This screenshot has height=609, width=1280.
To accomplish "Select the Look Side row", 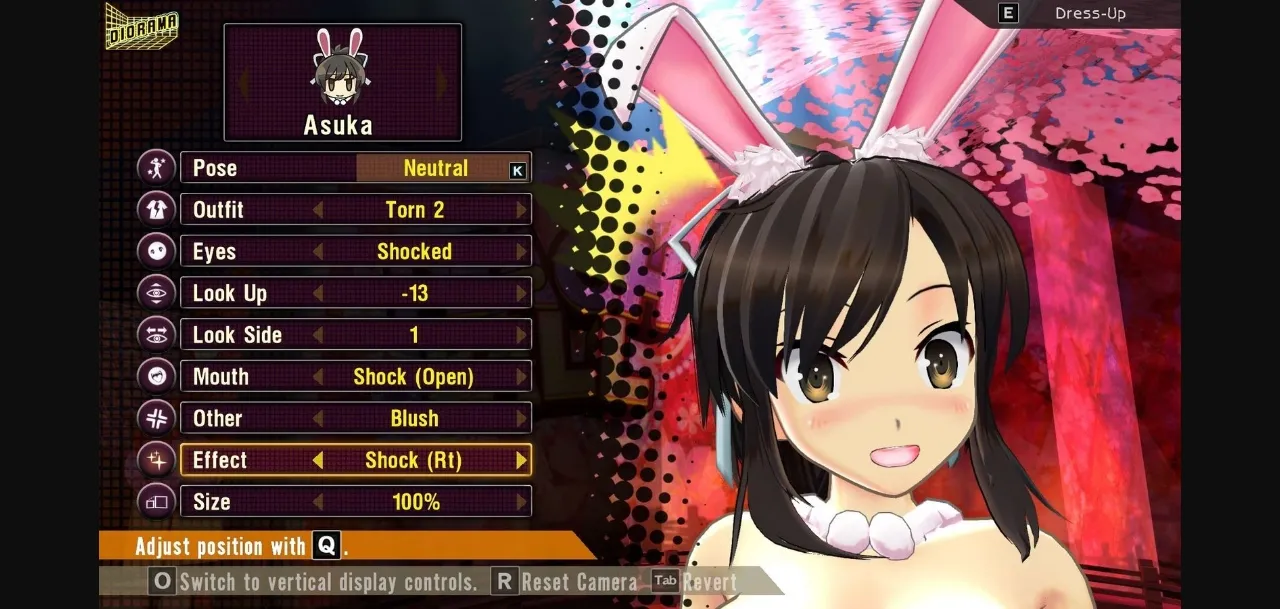I will tap(355, 335).
